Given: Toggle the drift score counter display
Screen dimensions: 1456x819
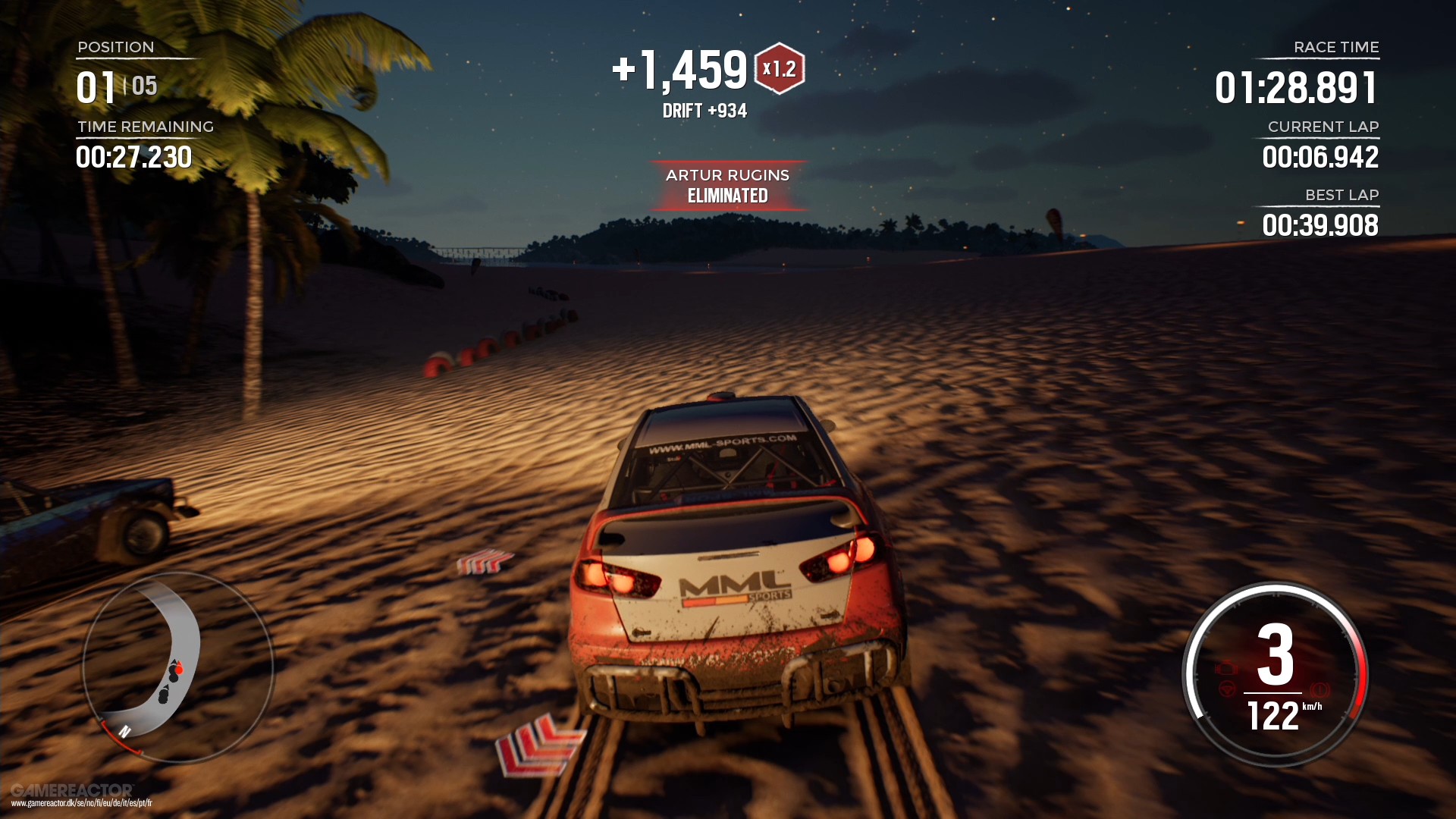Looking at the screenshot, I should (704, 110).
